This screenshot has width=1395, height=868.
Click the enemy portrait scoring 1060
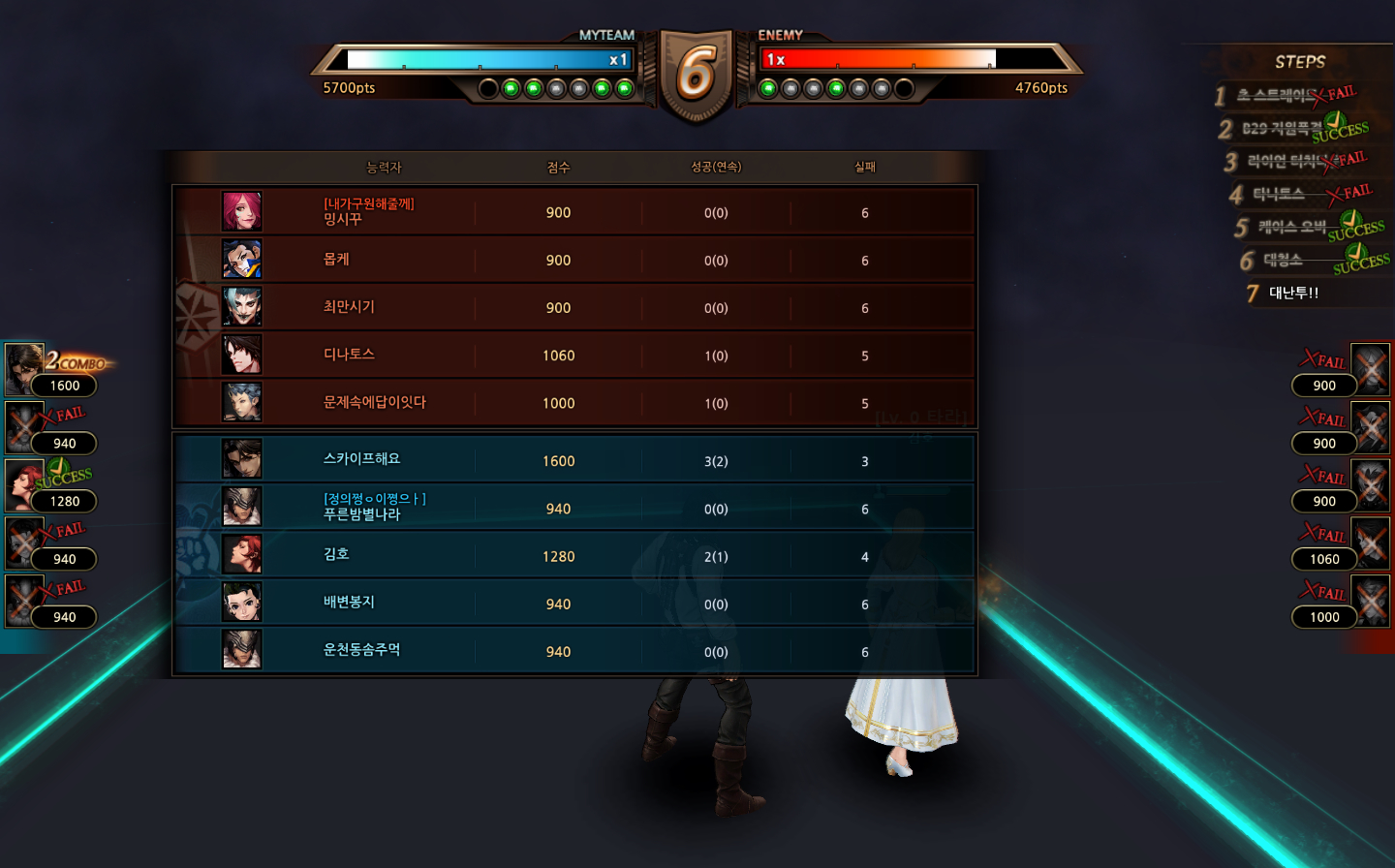1370,543
